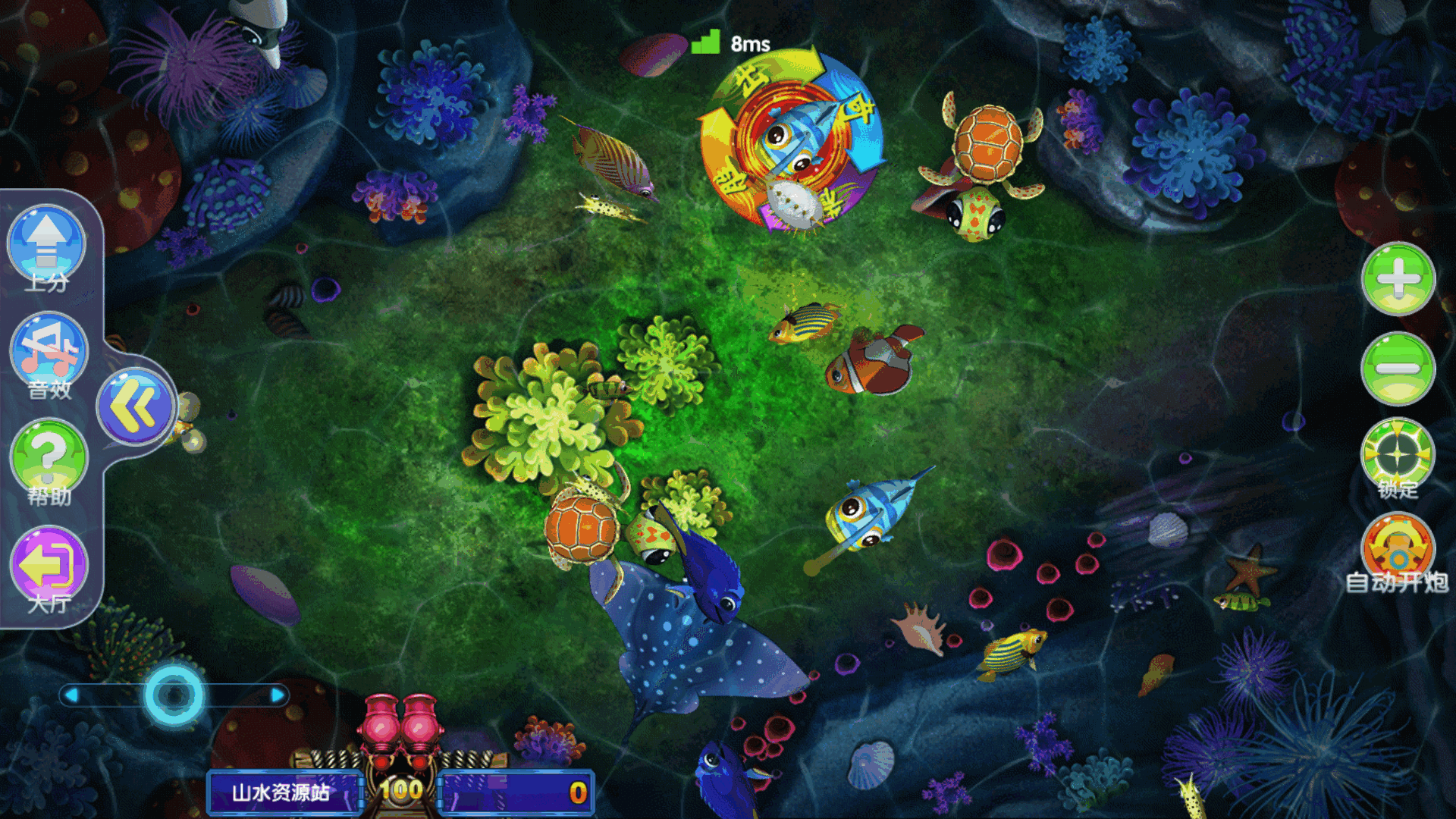
Task: Click the right arrow on the cannon slider
Action: (278, 695)
